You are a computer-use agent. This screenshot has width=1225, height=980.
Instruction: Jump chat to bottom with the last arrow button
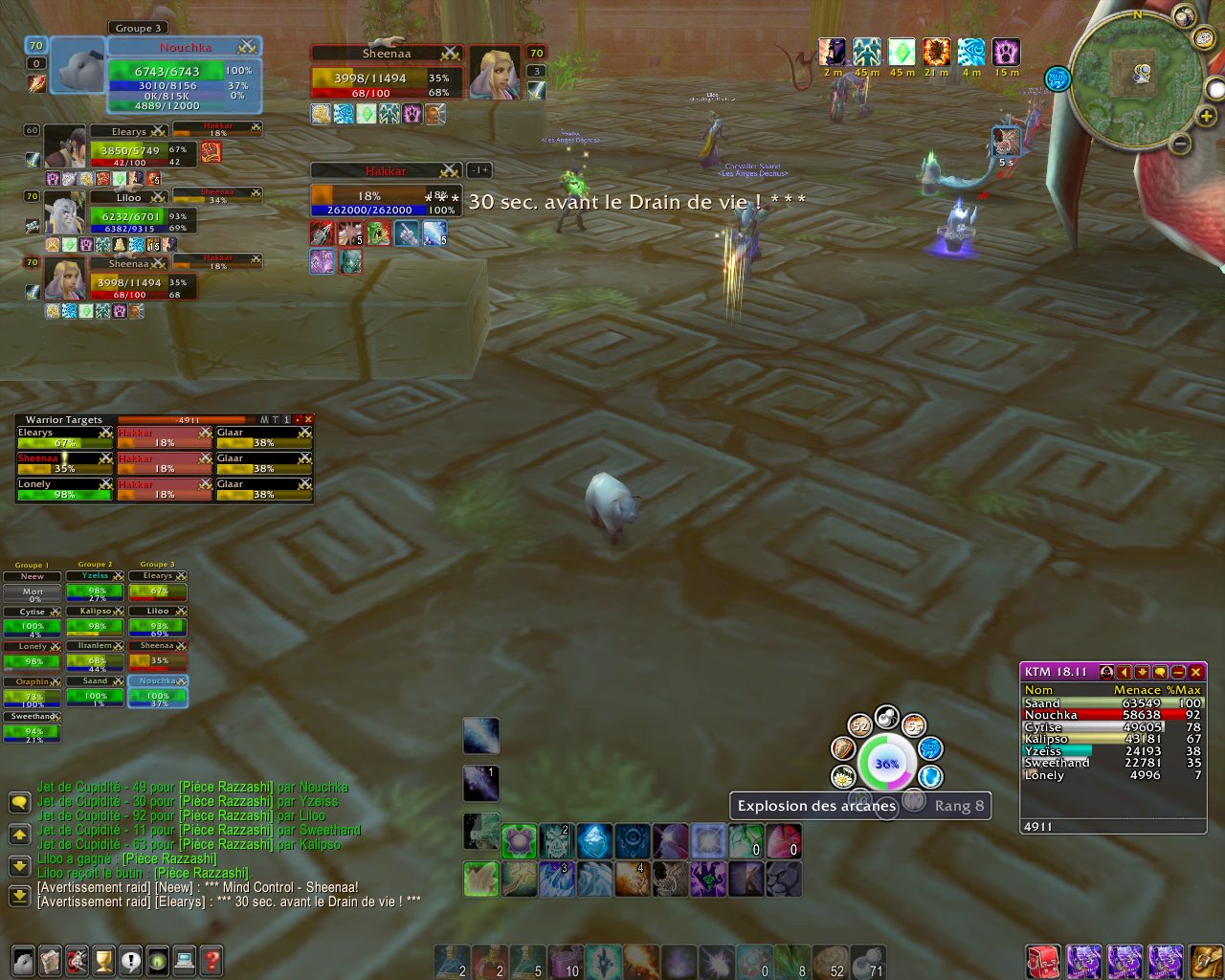19,896
